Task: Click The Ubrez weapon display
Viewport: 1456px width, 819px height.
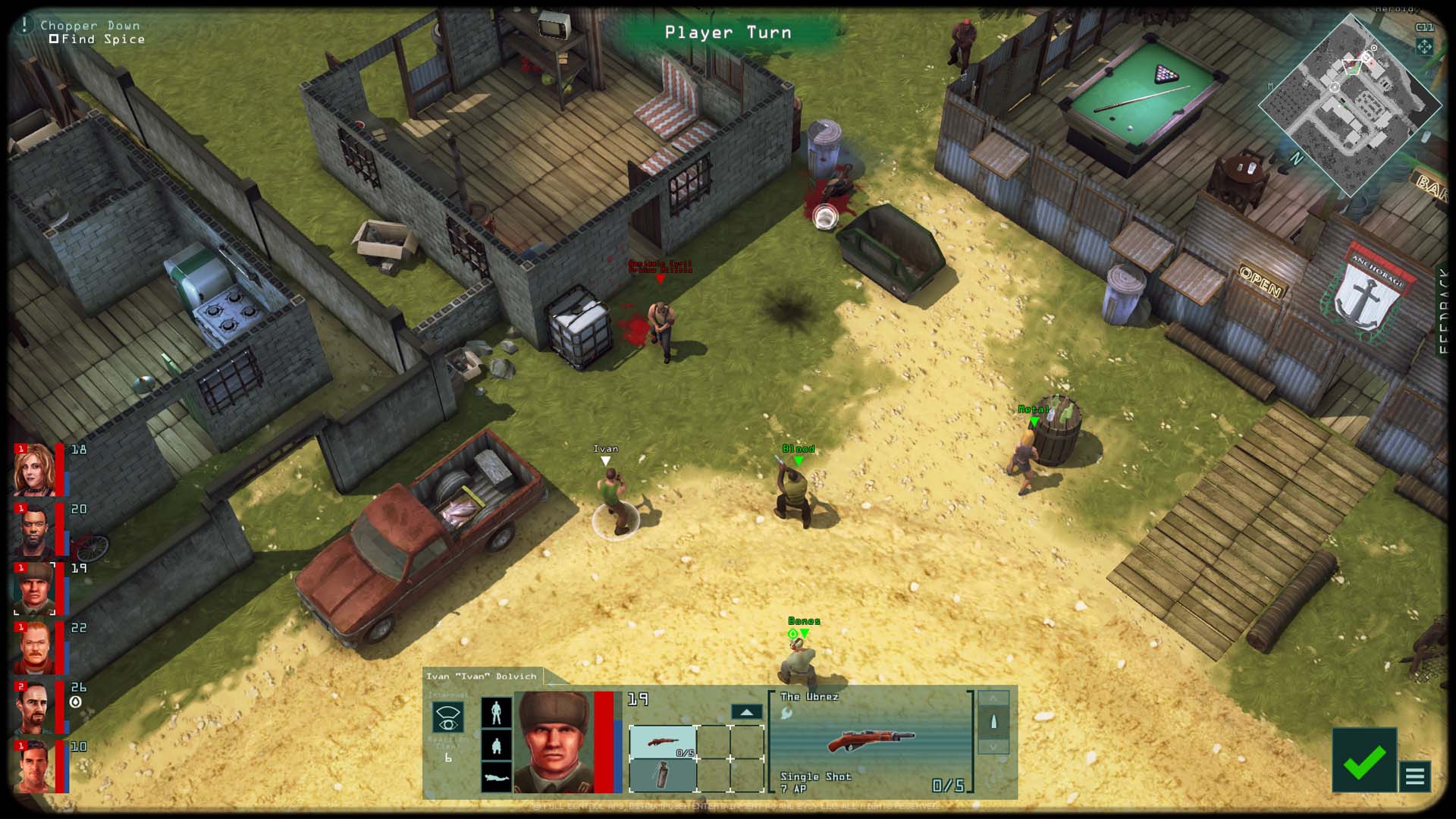Action: coord(871,740)
